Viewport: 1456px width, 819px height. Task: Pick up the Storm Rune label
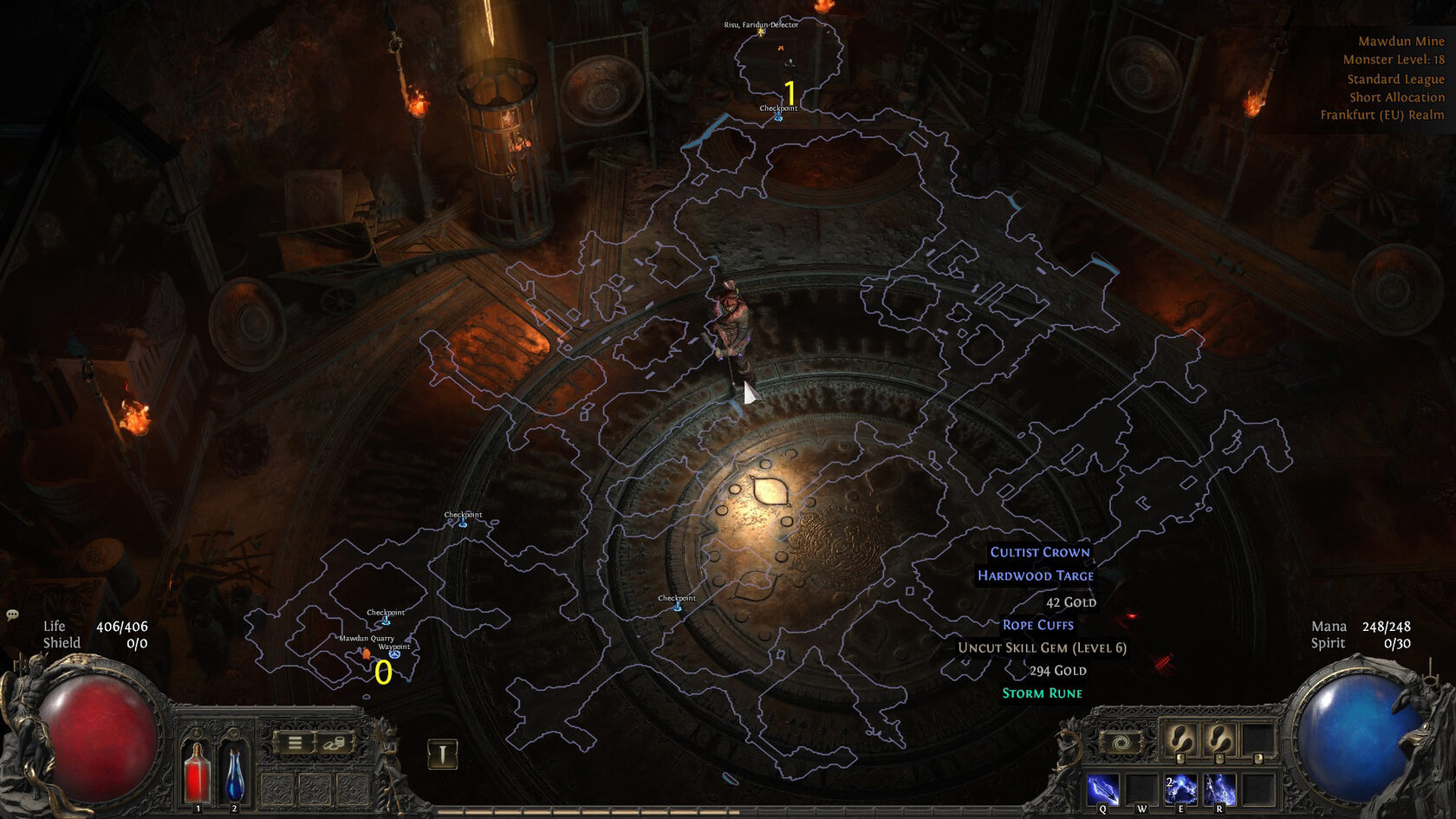pos(1042,693)
